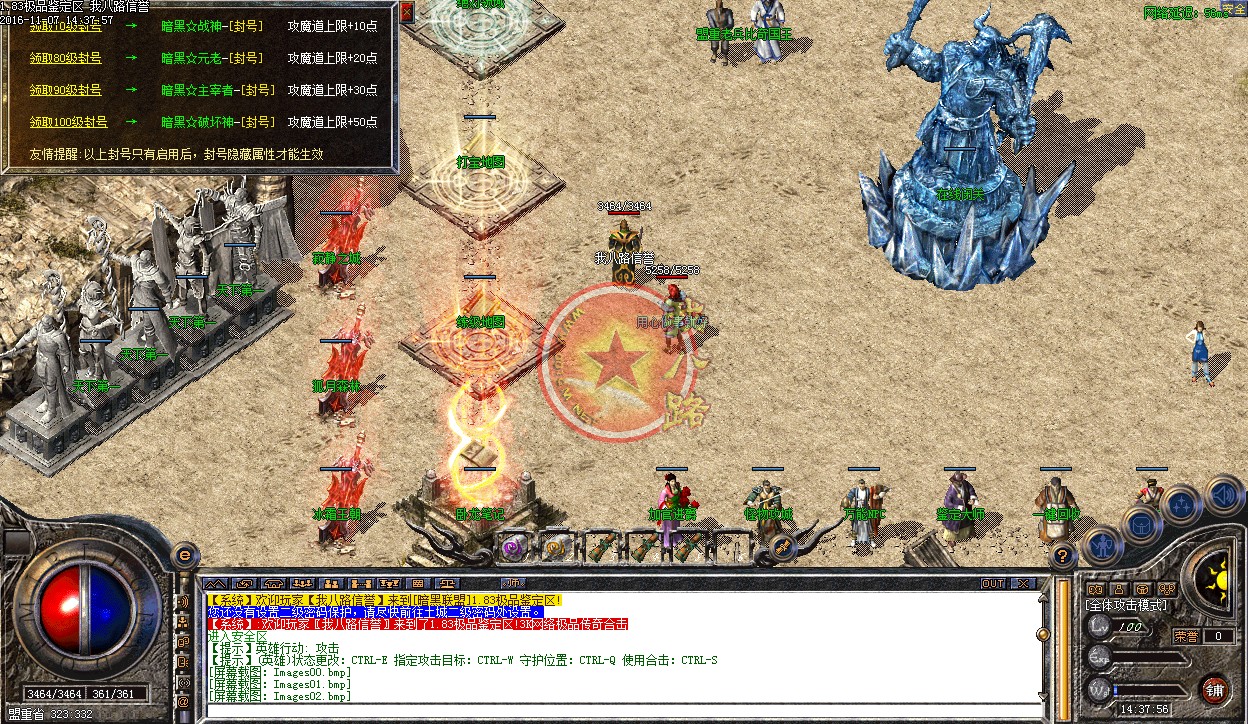Open the shop 铺 red button
The width and height of the screenshot is (1248, 724).
1214,689
